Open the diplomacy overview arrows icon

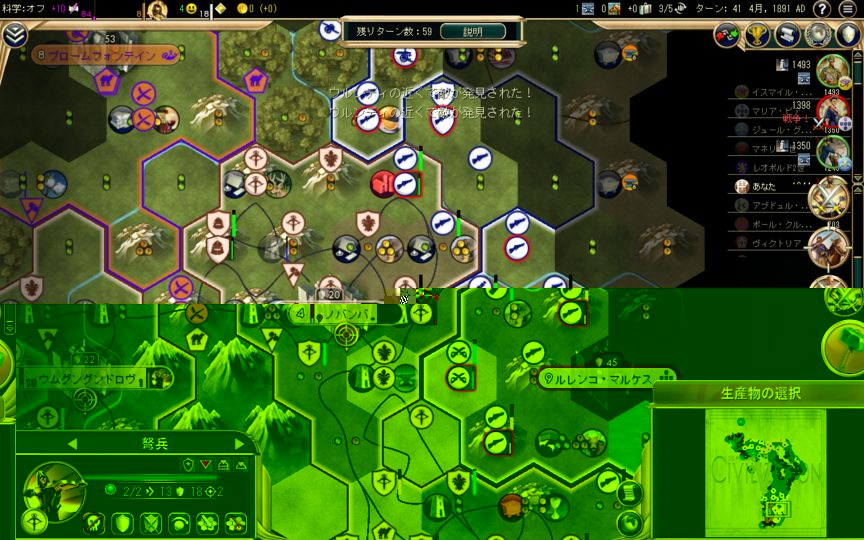(x=728, y=36)
